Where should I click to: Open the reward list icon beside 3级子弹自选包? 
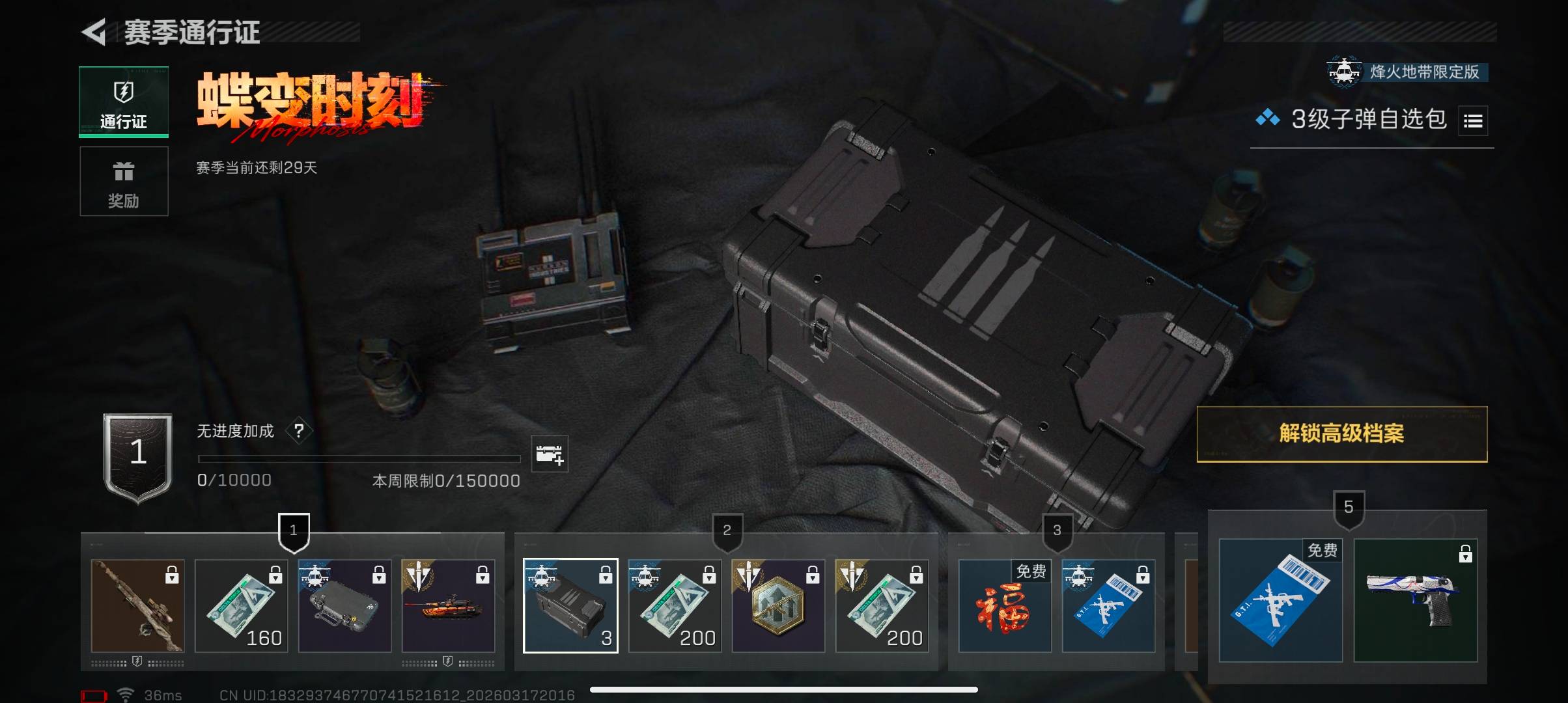tap(1473, 121)
